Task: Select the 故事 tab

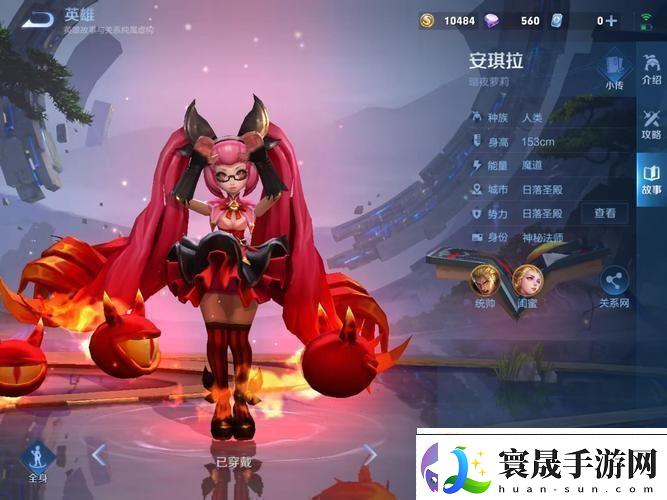Action: pos(651,178)
